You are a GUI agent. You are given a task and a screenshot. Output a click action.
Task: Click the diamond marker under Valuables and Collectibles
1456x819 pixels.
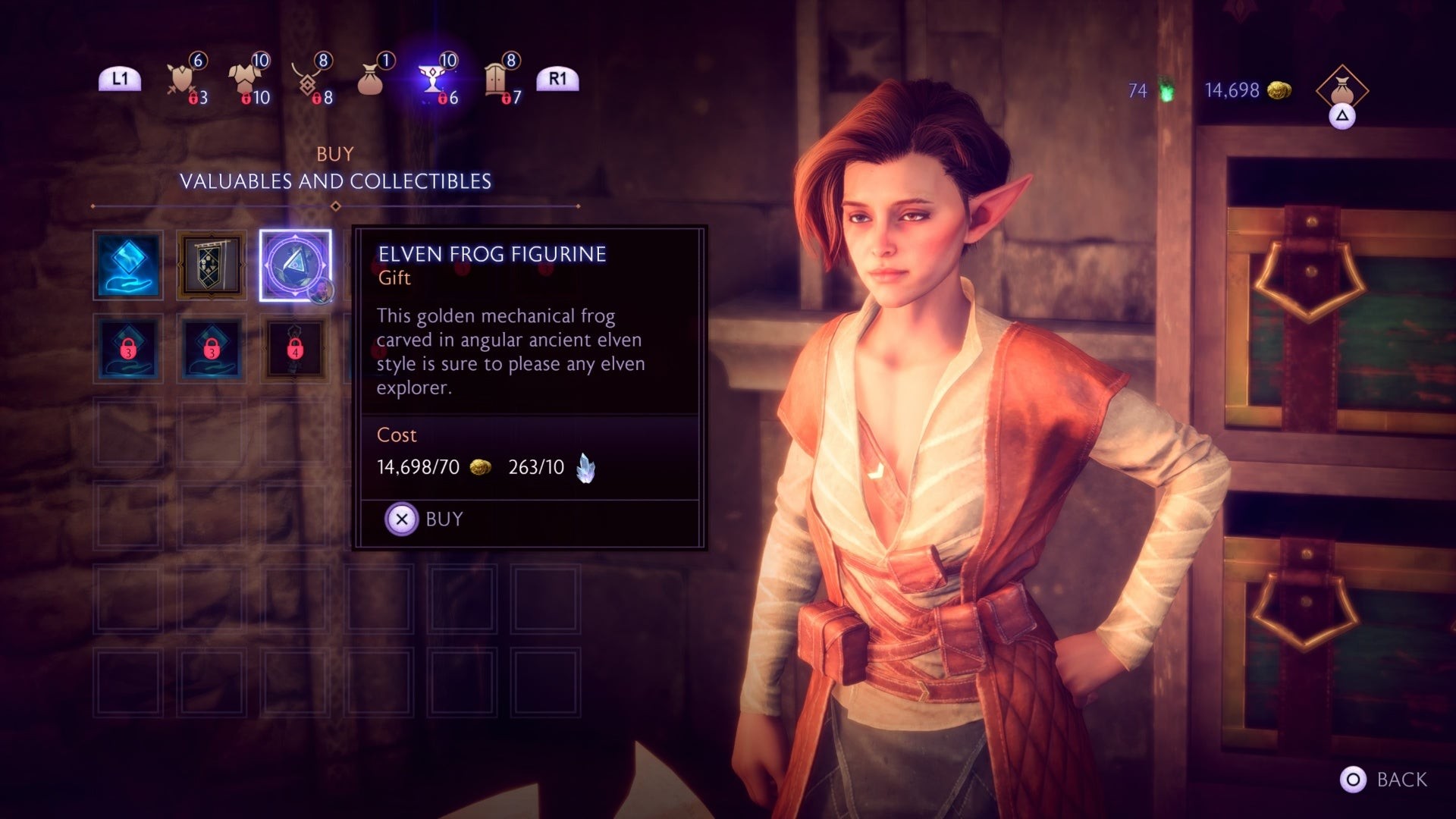coord(336,204)
